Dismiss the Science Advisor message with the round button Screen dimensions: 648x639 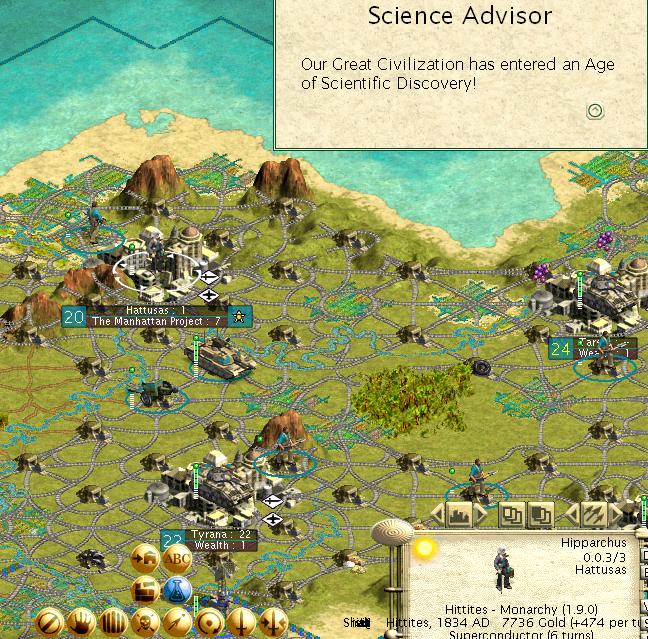[595, 111]
